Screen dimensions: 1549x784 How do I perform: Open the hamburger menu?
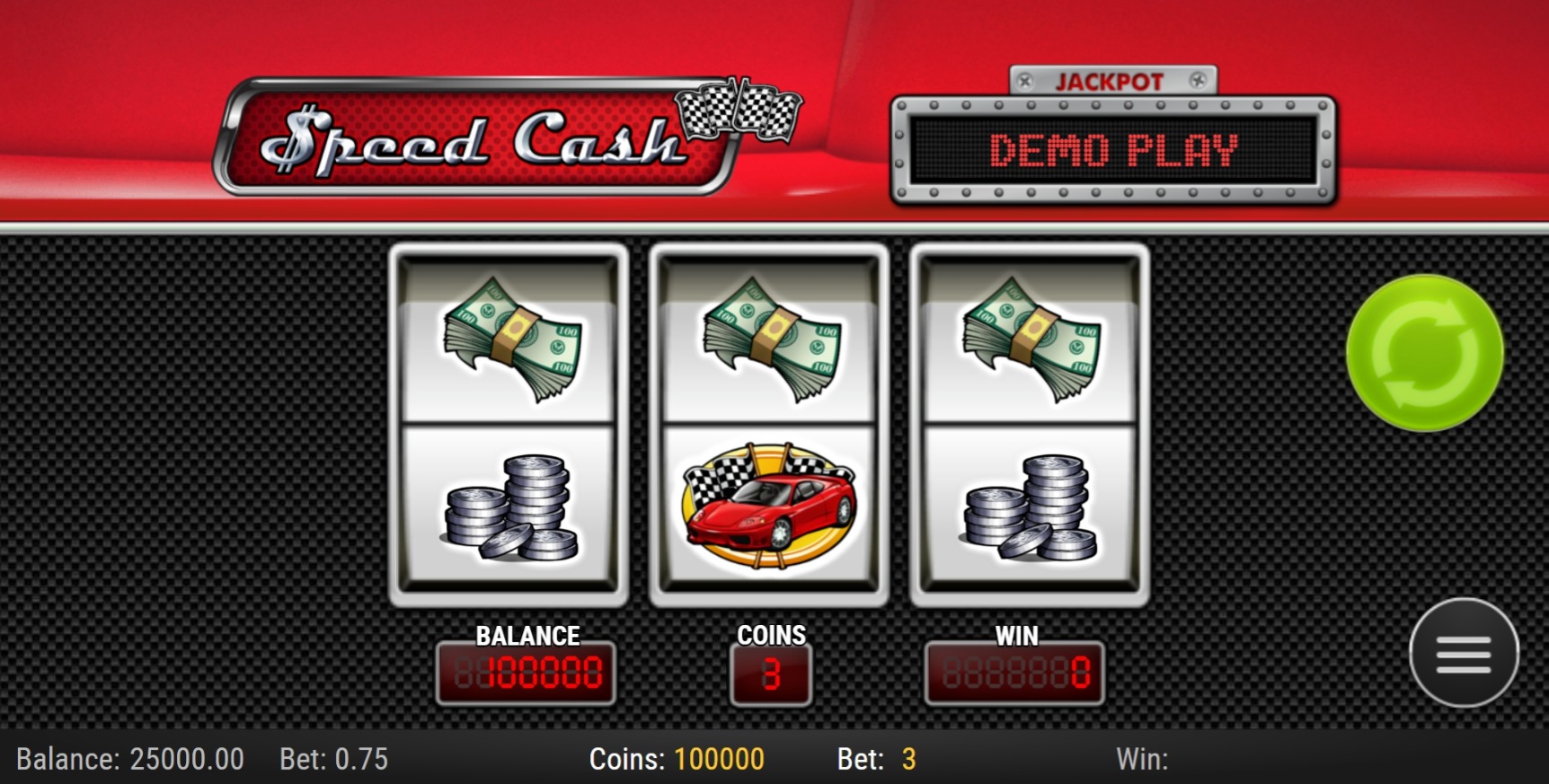[x=1464, y=653]
